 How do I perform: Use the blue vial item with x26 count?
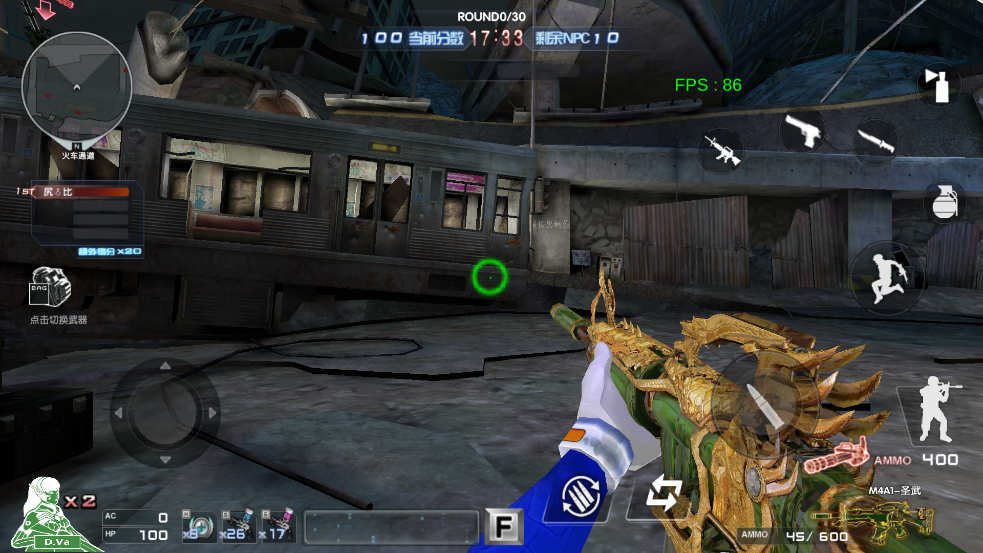238,525
